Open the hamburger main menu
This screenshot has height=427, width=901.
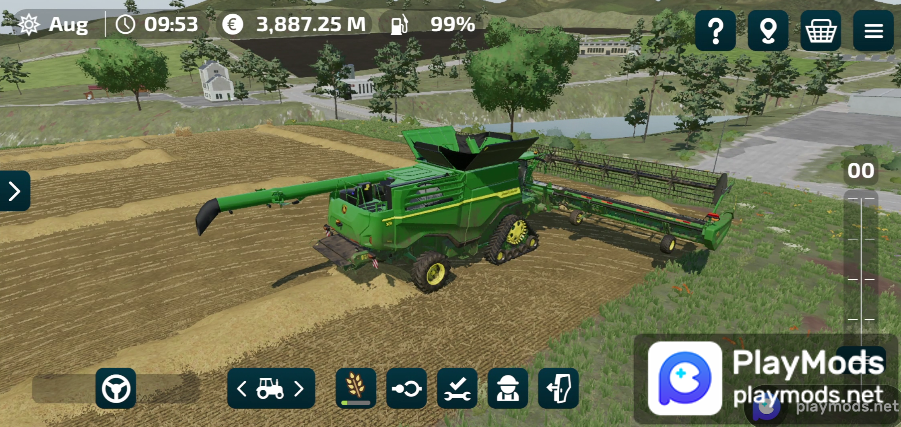873,31
